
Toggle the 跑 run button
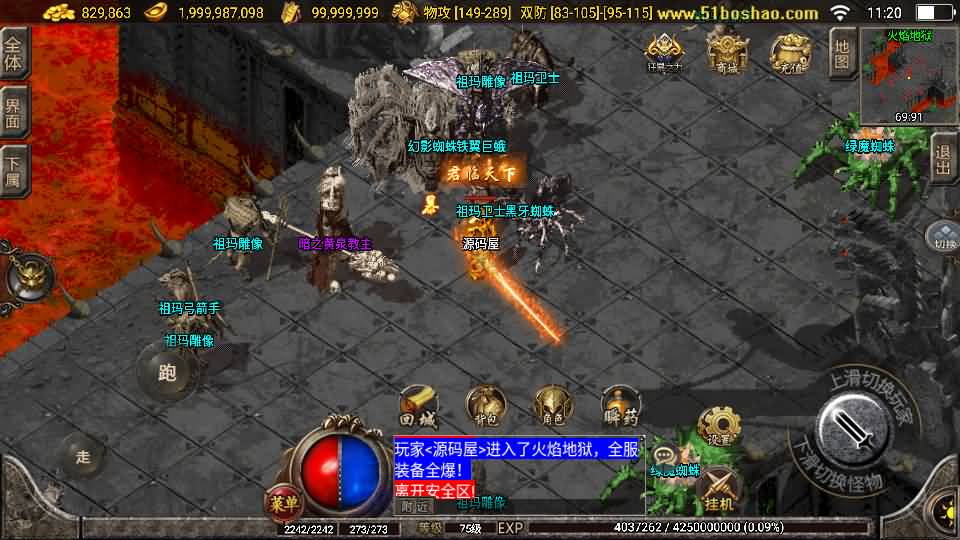click(x=167, y=372)
